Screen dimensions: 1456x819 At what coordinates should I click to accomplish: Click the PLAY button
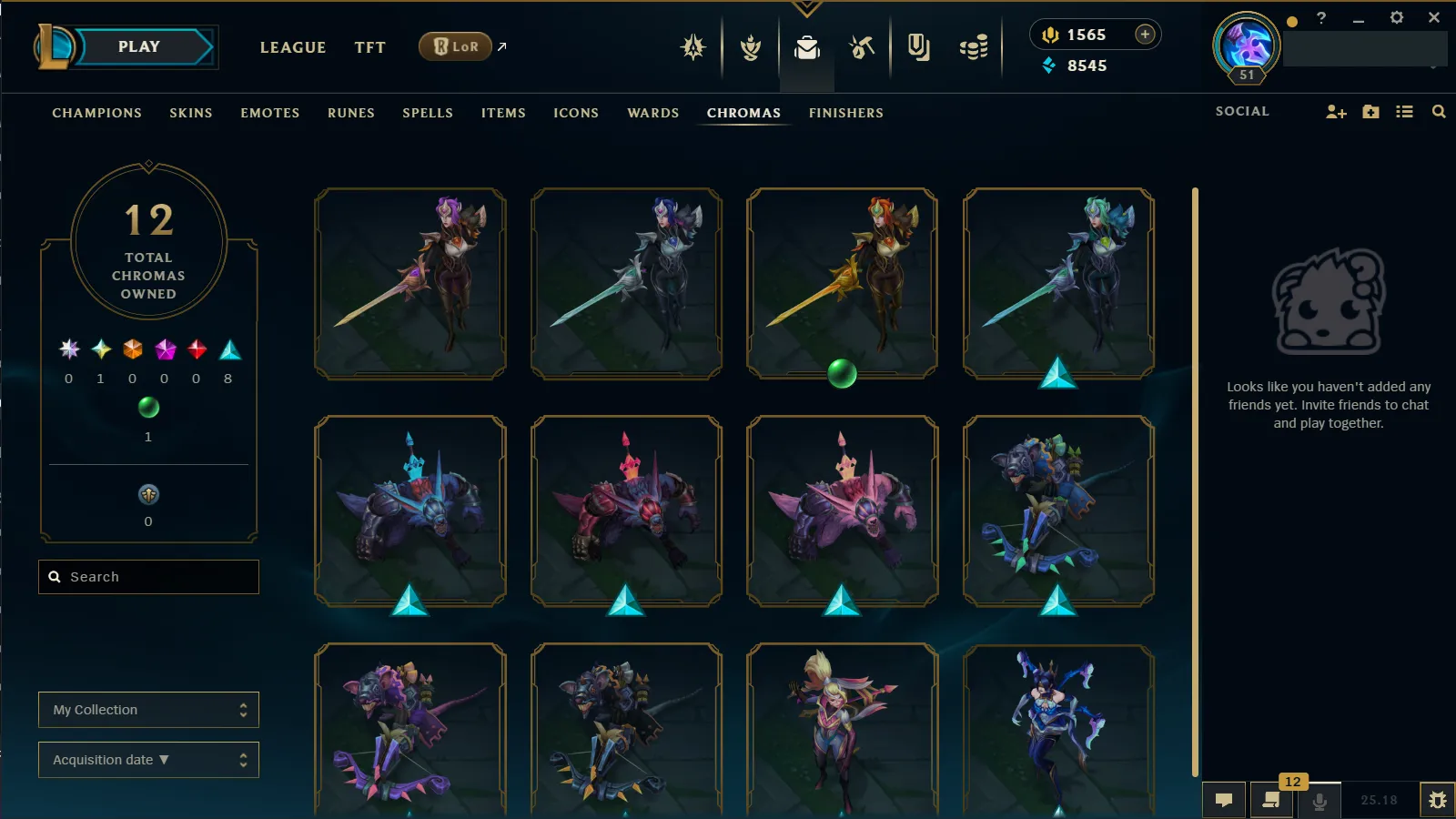pyautogui.click(x=139, y=47)
